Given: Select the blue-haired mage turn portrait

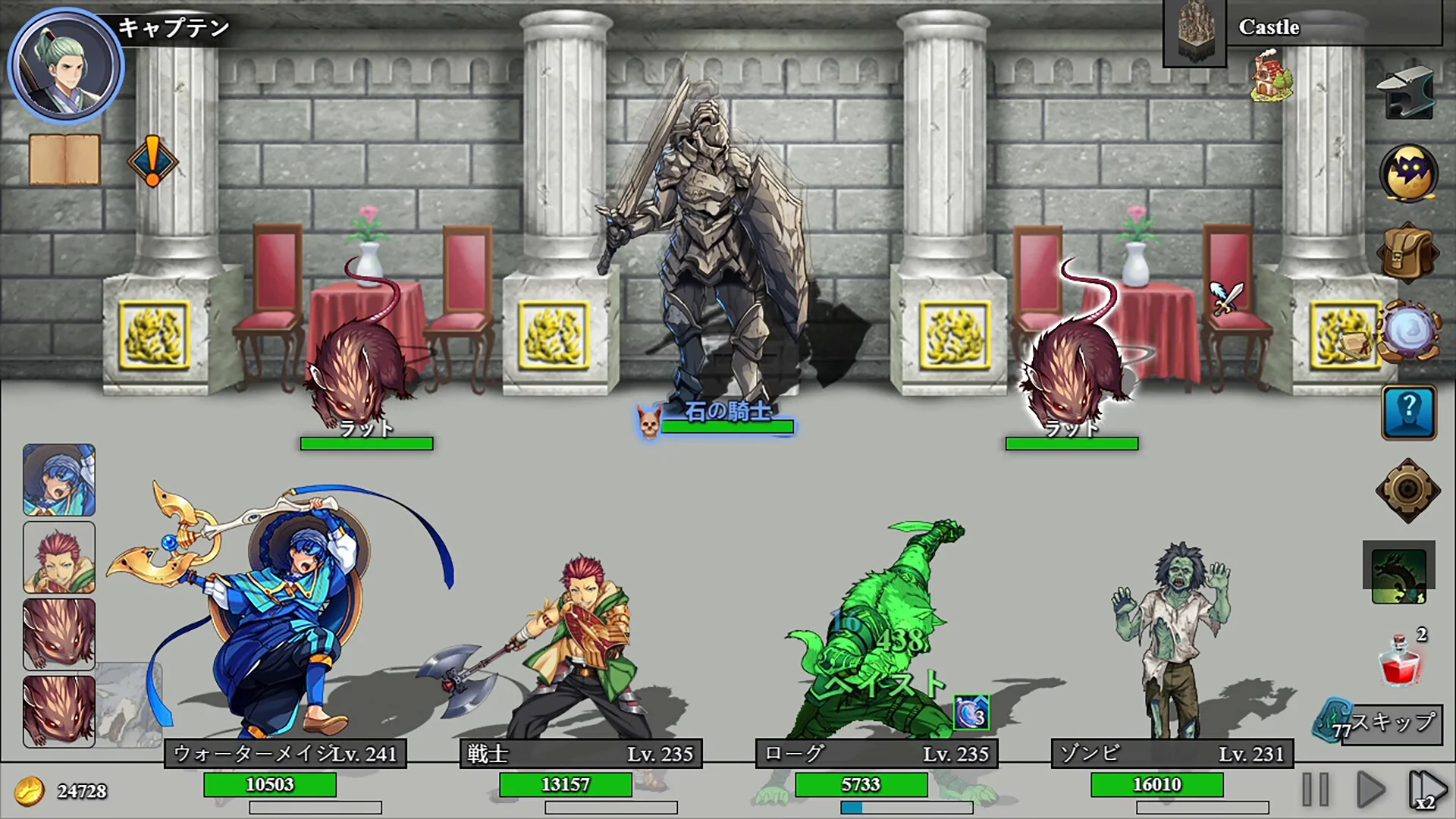Looking at the screenshot, I should 59,480.
